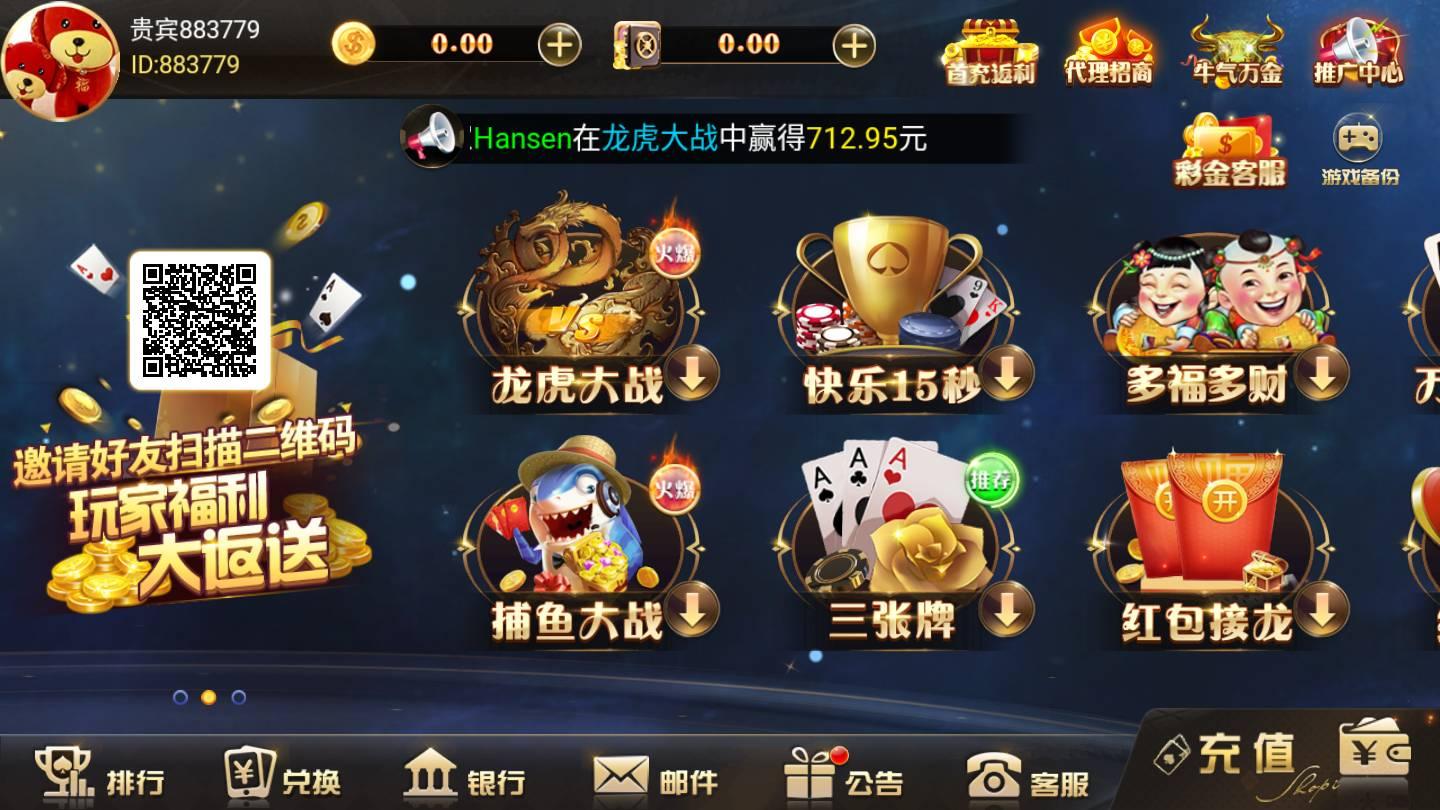Add gold coins with the plus button
The image size is (1440, 810).
coord(561,44)
